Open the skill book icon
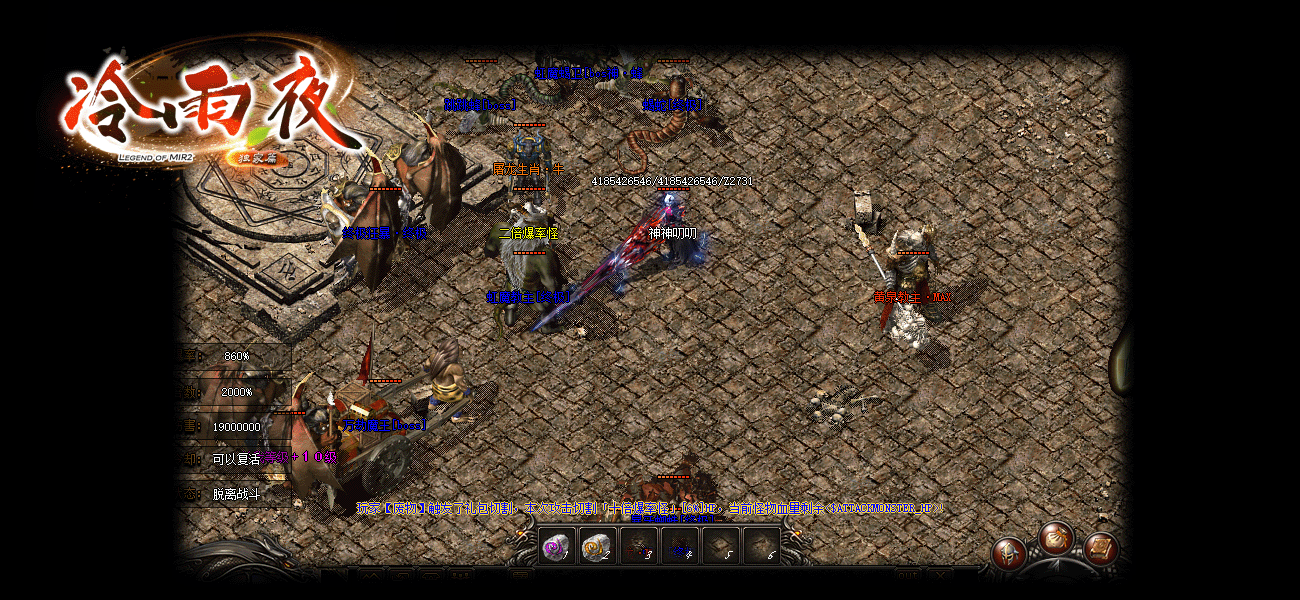The image size is (1300, 600). [1100, 549]
